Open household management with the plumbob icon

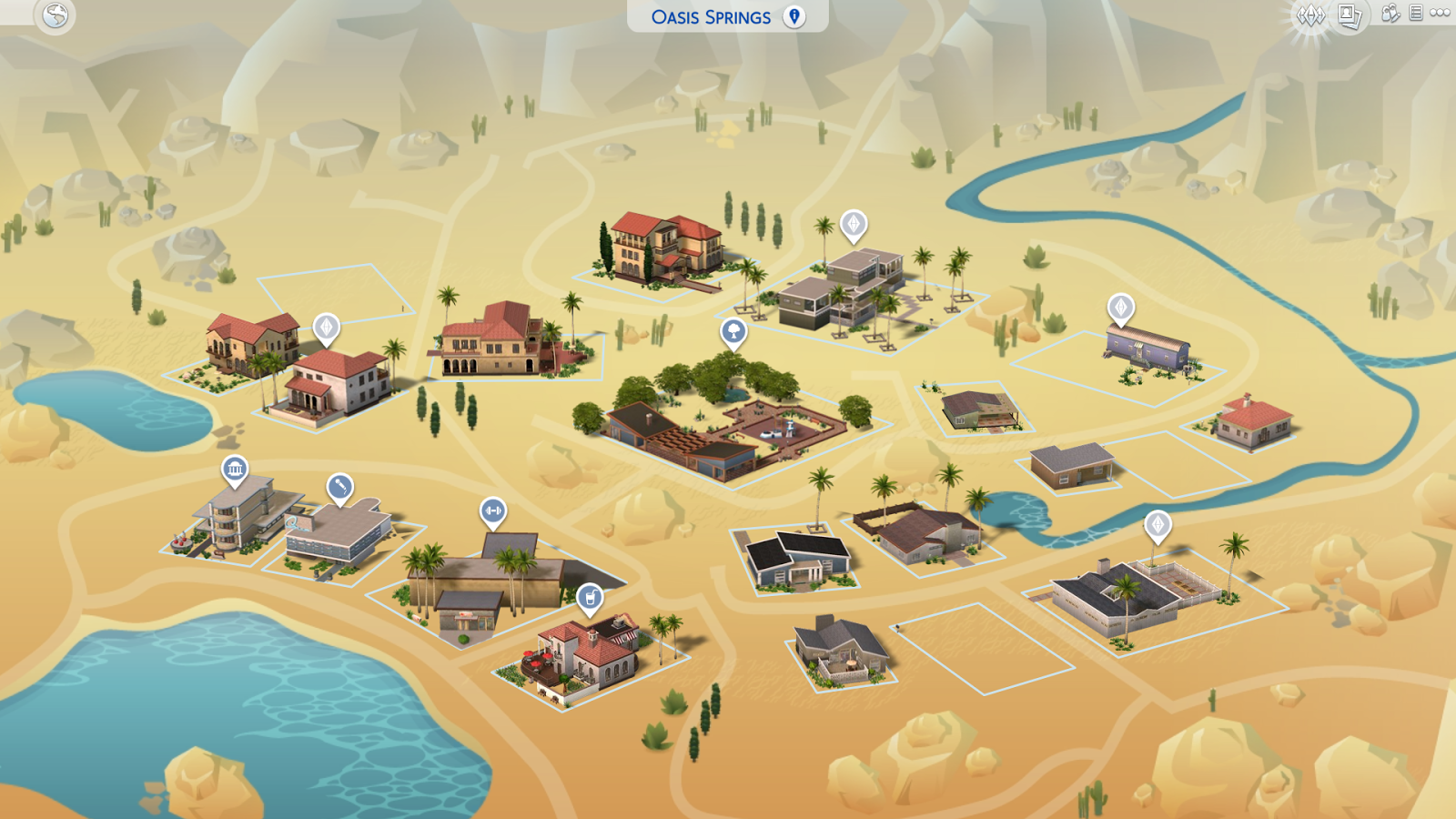click(1310, 15)
